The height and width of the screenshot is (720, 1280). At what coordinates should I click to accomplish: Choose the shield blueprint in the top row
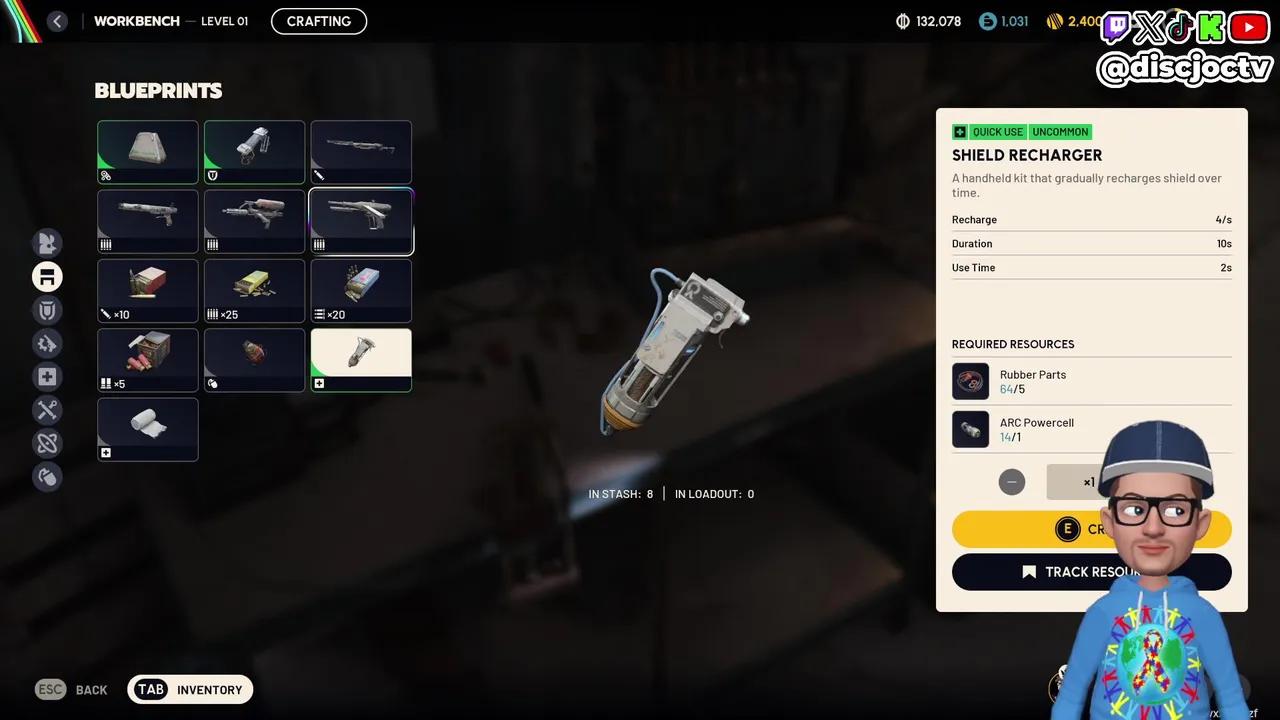[254, 152]
